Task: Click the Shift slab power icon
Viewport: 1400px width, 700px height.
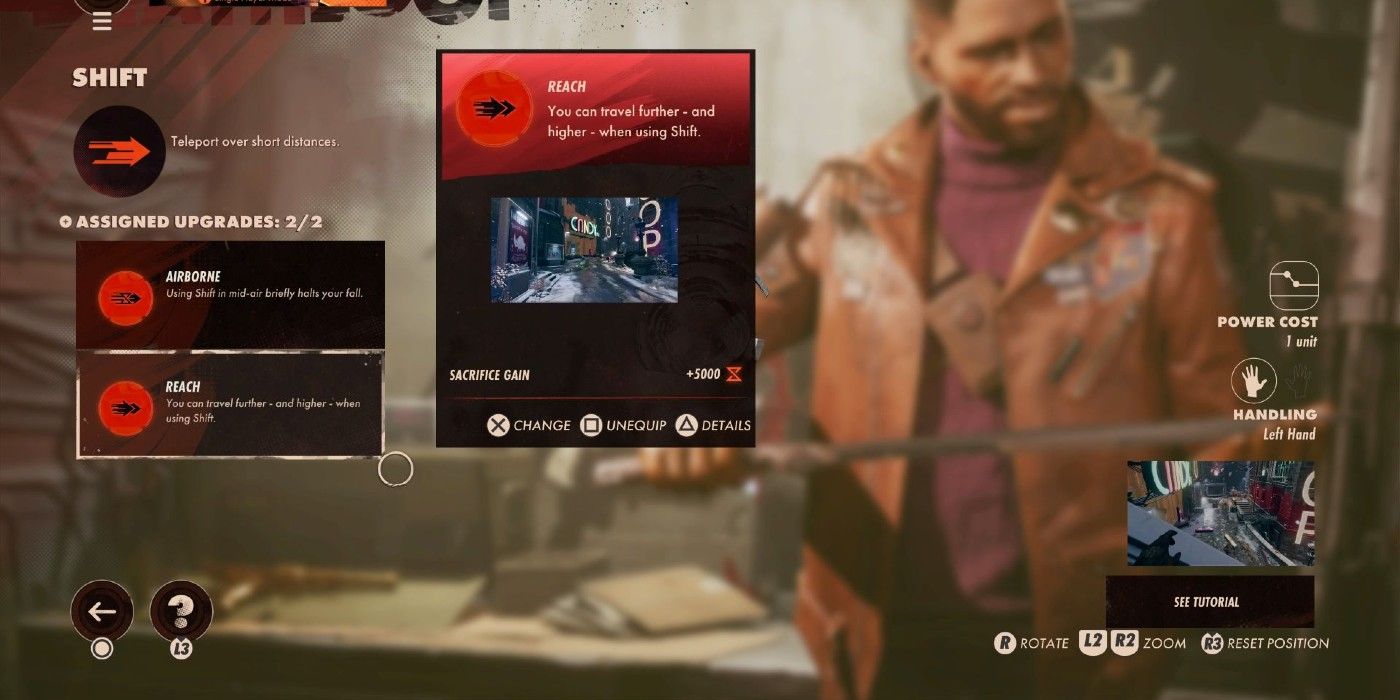Action: (119, 152)
